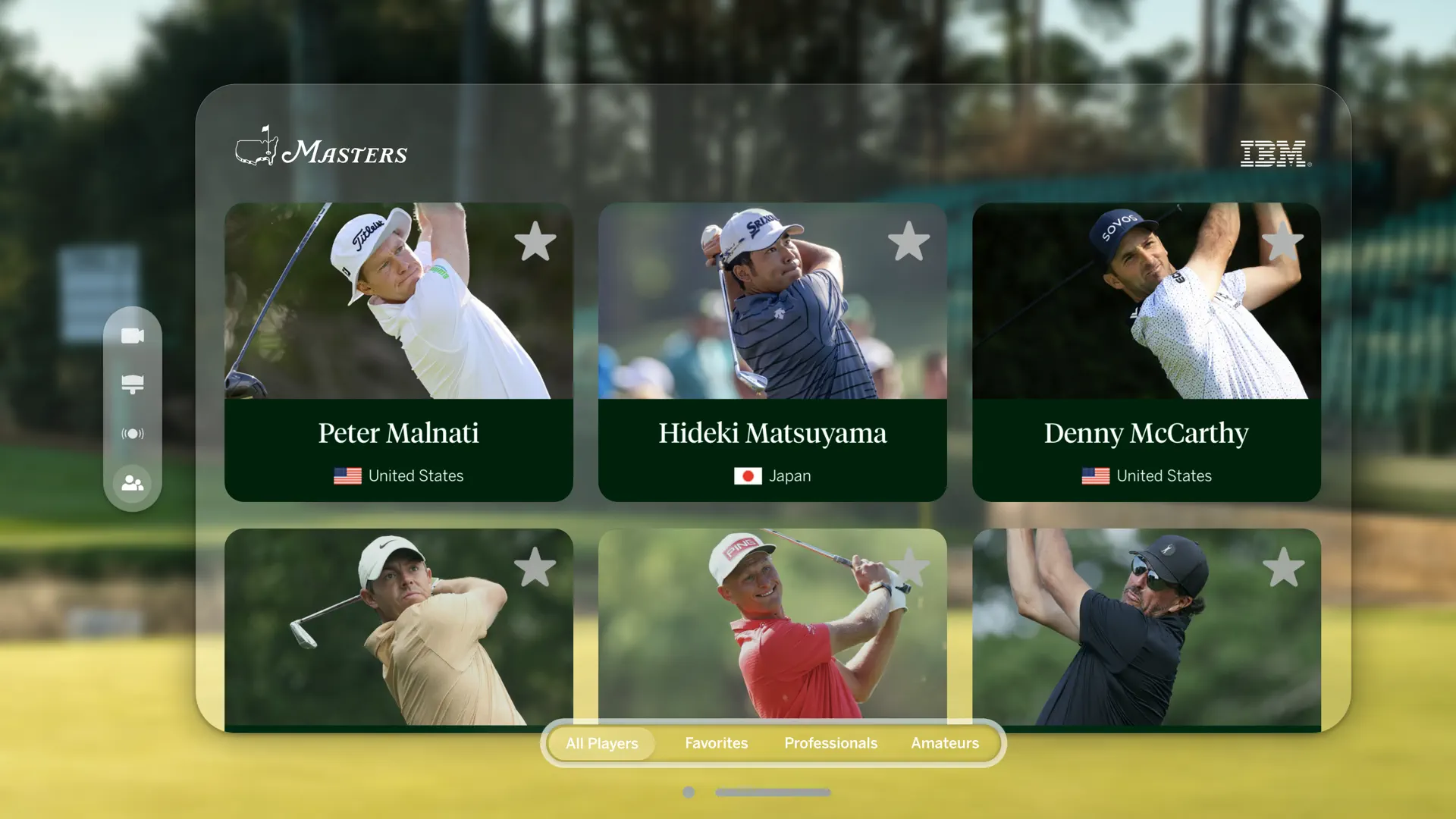This screenshot has height=819, width=1456.
Task: Click the US flag on Malnati's card
Action: click(x=347, y=476)
